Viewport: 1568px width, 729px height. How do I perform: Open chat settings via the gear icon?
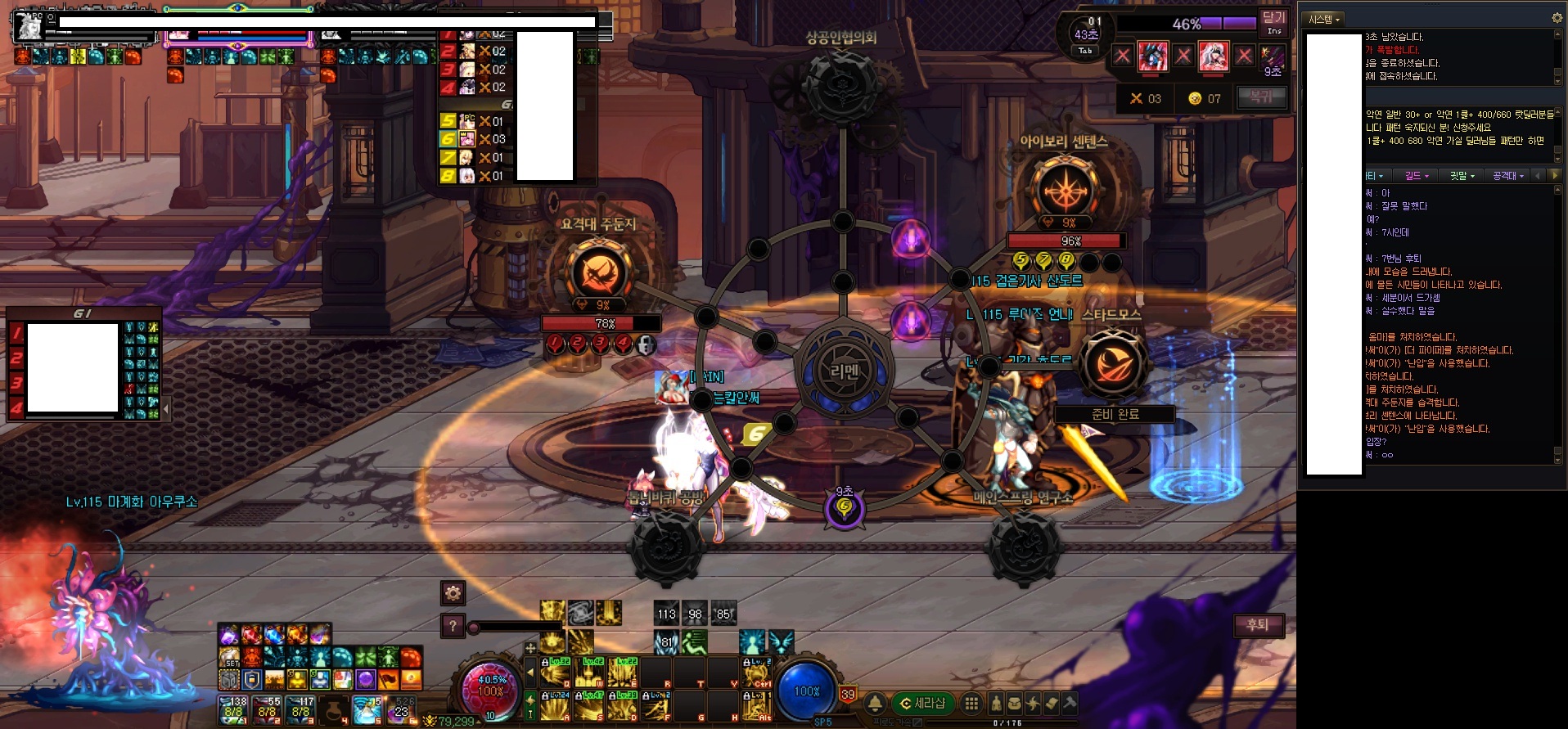1557,18
